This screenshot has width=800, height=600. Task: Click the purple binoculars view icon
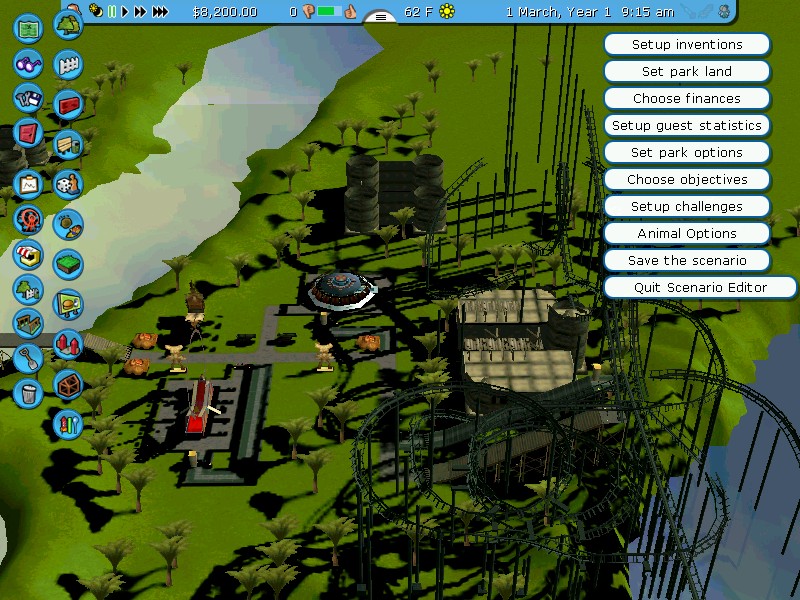coord(28,63)
